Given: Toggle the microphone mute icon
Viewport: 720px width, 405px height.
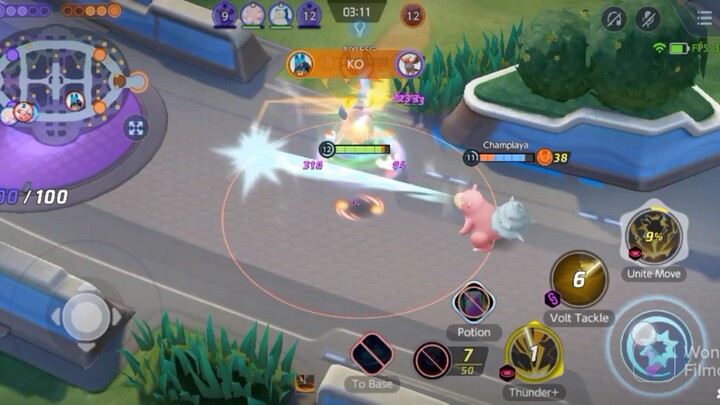Looking at the screenshot, I should [649, 18].
